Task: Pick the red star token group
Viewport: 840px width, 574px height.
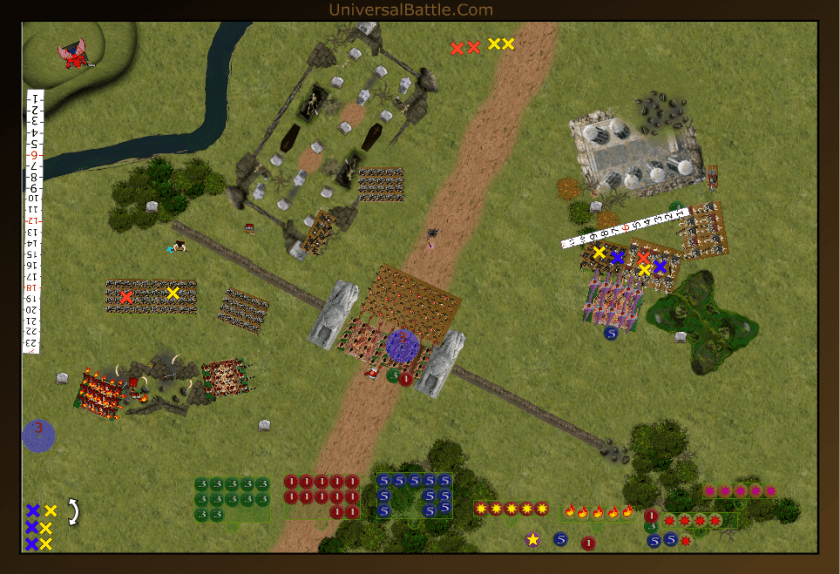Action: coord(692,521)
